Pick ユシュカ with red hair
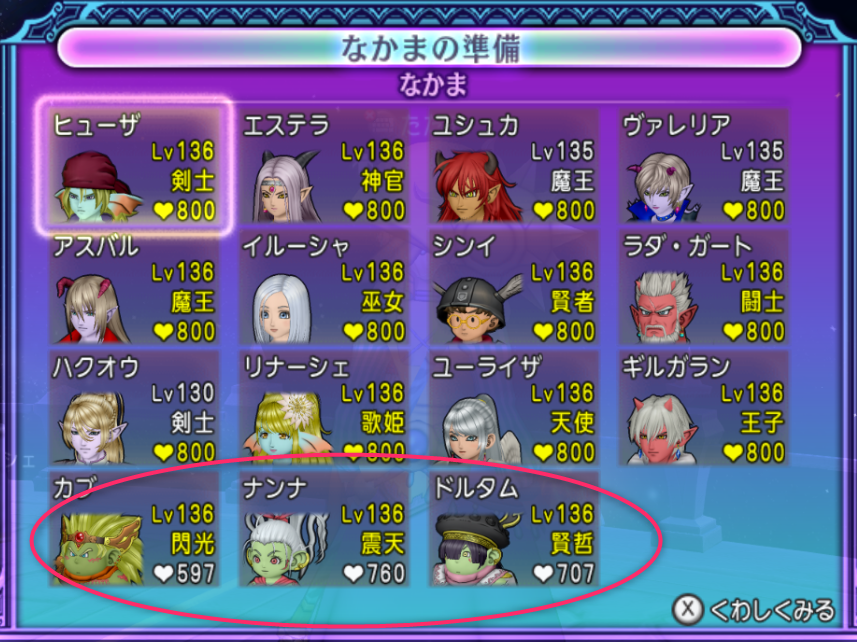This screenshot has height=642, width=857. (514, 166)
